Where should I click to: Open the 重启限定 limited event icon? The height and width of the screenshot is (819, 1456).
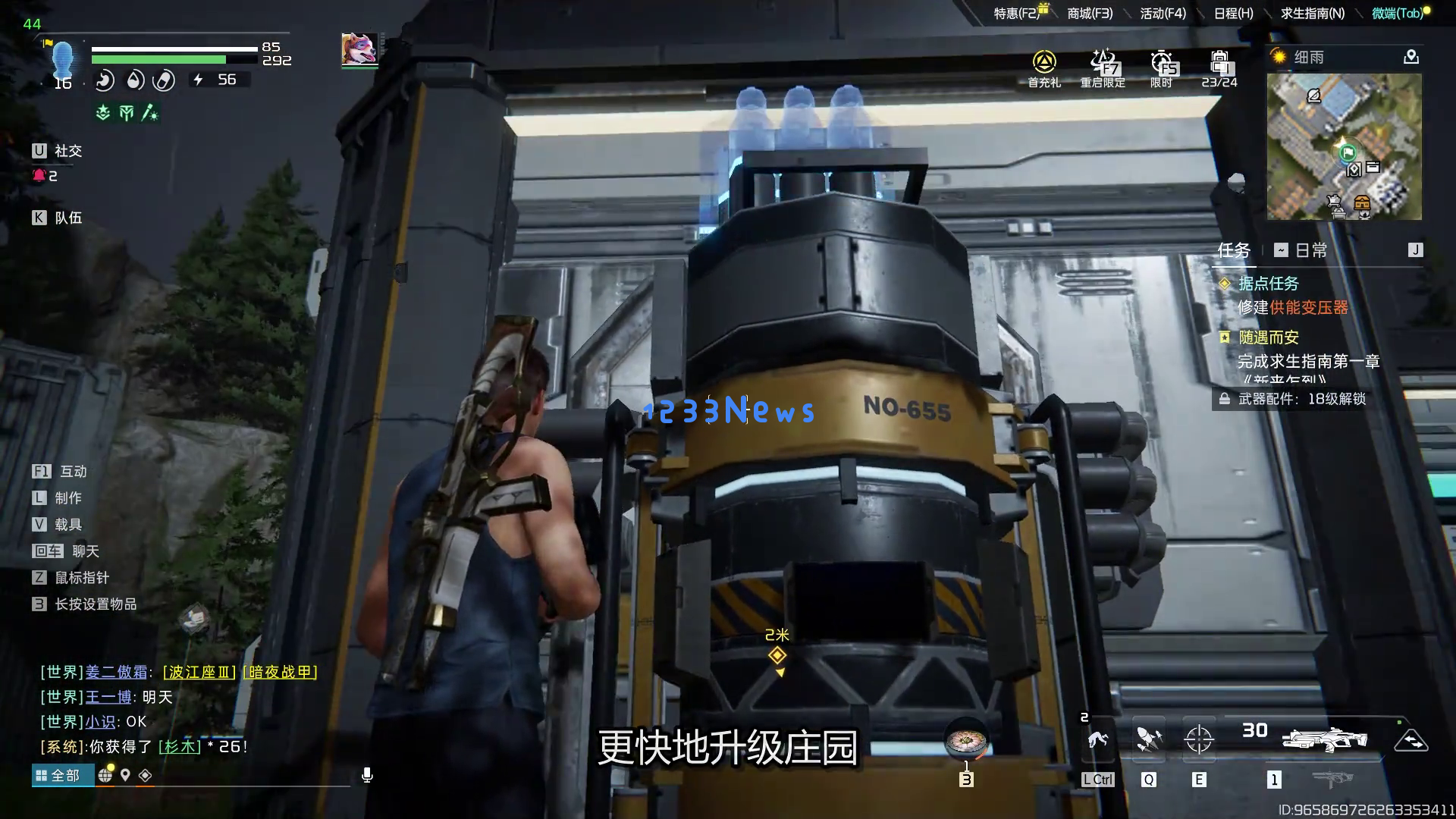(1103, 67)
